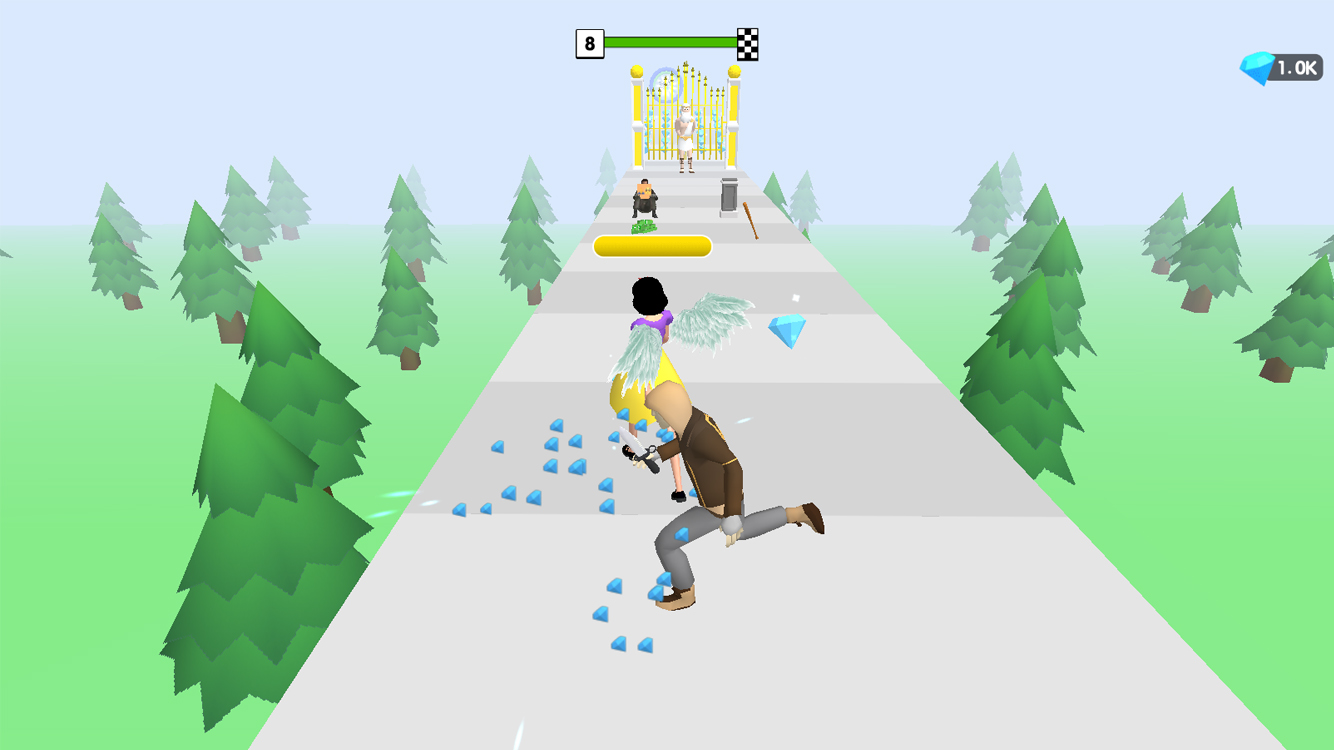This screenshot has width=1334, height=750.
Task: Tap the person sitting with the sign
Action: (x=644, y=198)
